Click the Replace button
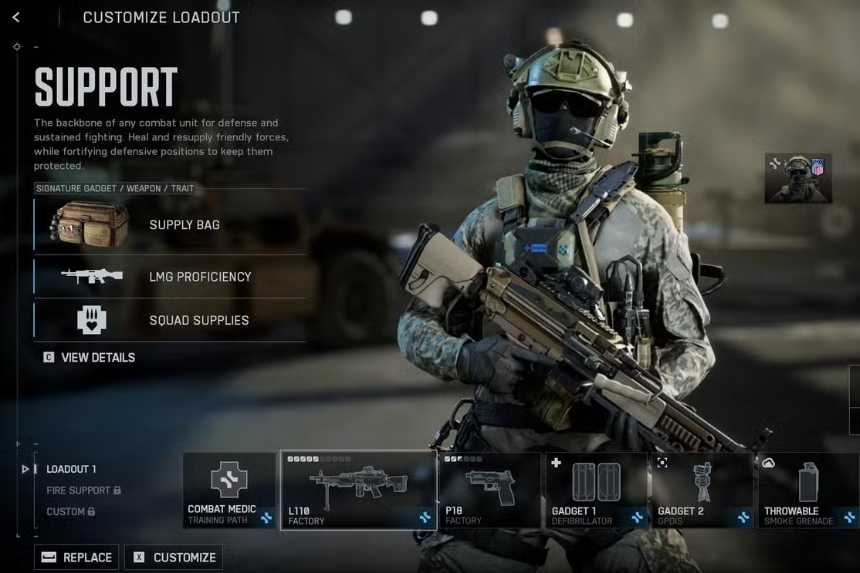Viewport: 860px width, 573px height. point(77,557)
